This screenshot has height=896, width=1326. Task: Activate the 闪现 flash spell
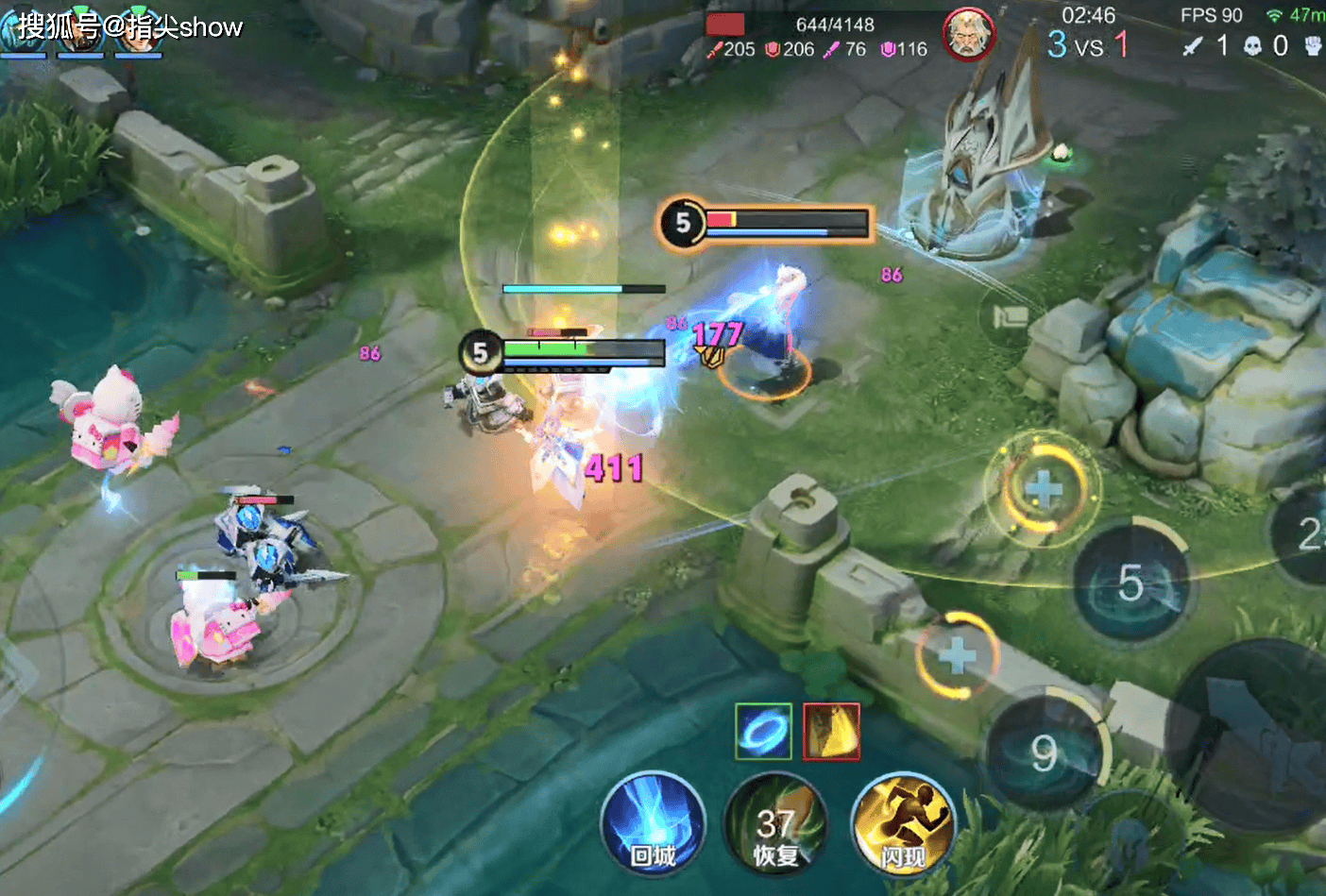click(x=902, y=826)
